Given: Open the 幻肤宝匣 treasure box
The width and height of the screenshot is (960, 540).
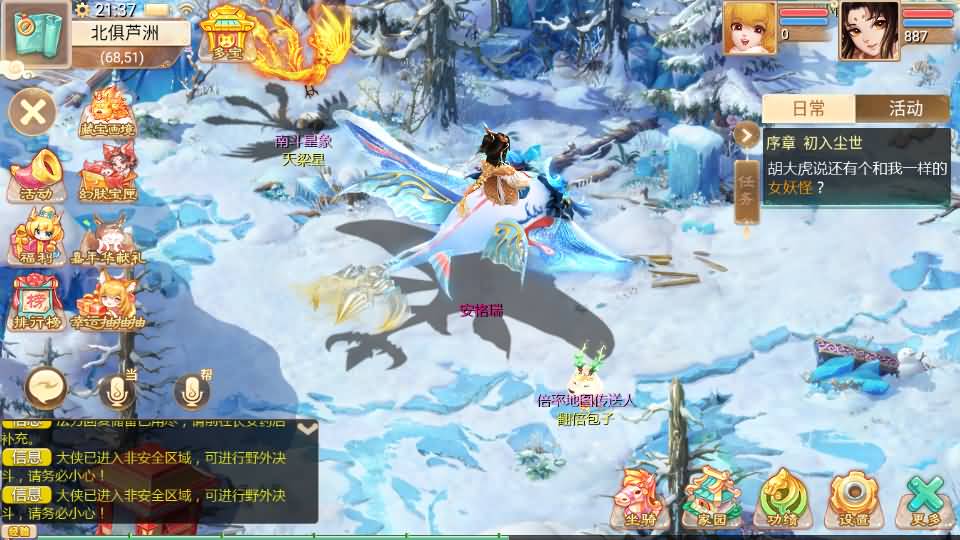Looking at the screenshot, I should [x=107, y=175].
